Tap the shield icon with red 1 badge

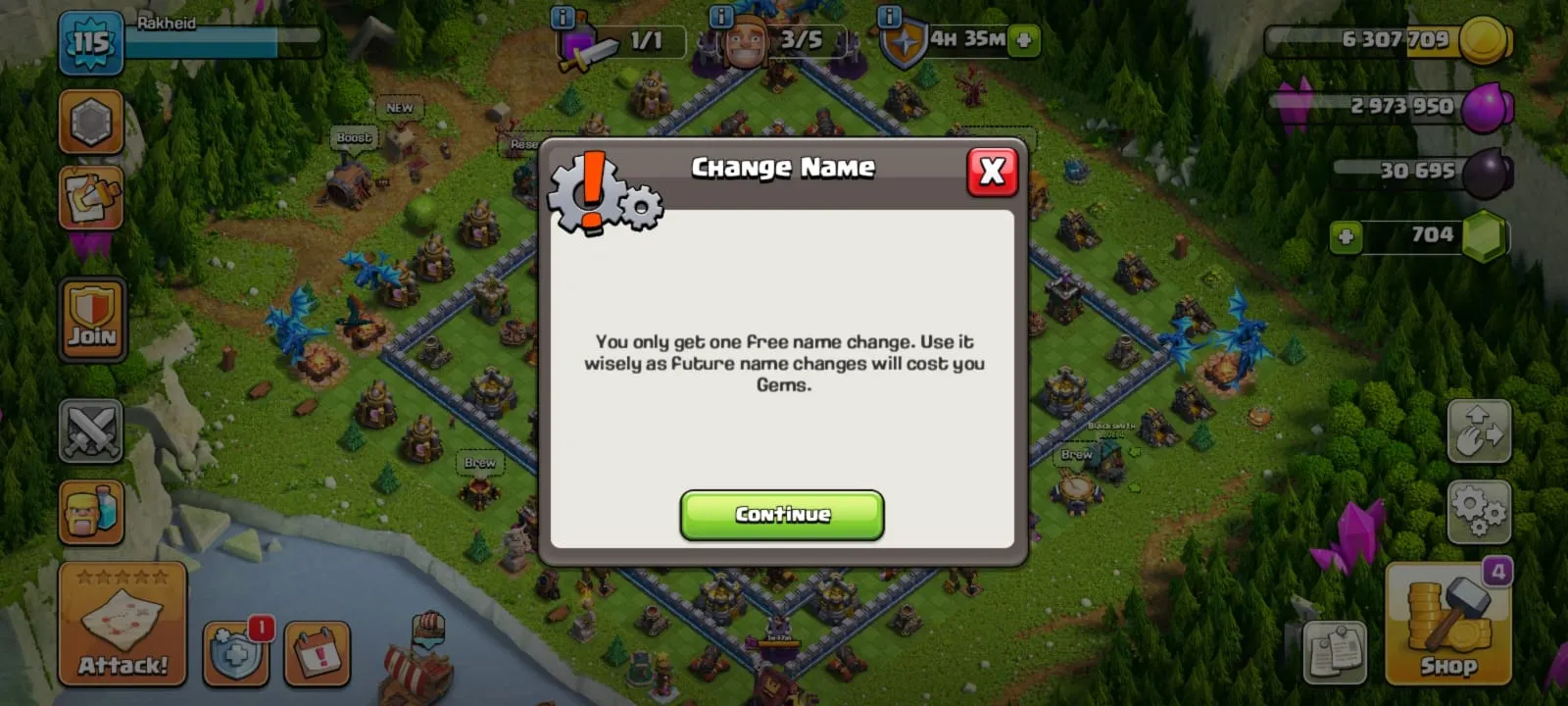235,652
